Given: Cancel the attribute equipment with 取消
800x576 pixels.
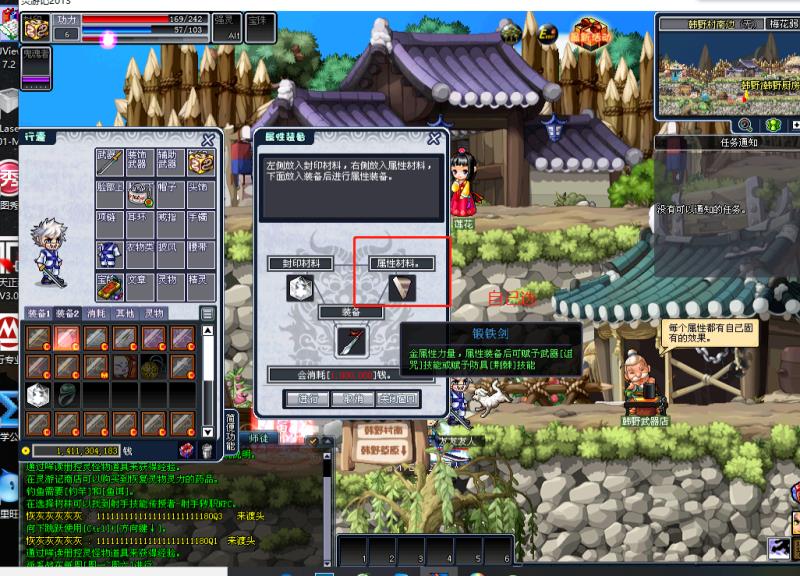Looking at the screenshot, I should click(x=352, y=399).
